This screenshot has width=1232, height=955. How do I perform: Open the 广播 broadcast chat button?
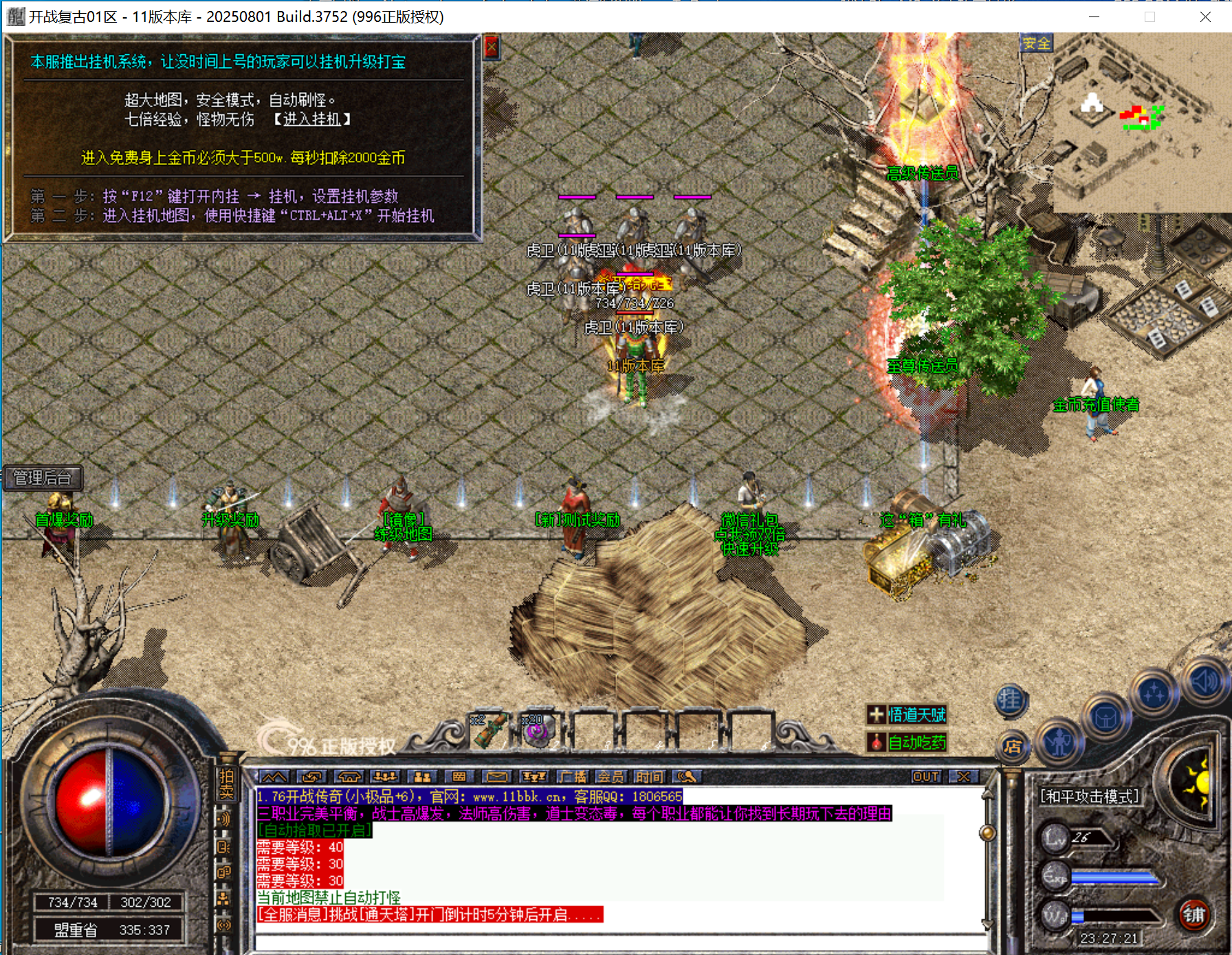click(573, 777)
